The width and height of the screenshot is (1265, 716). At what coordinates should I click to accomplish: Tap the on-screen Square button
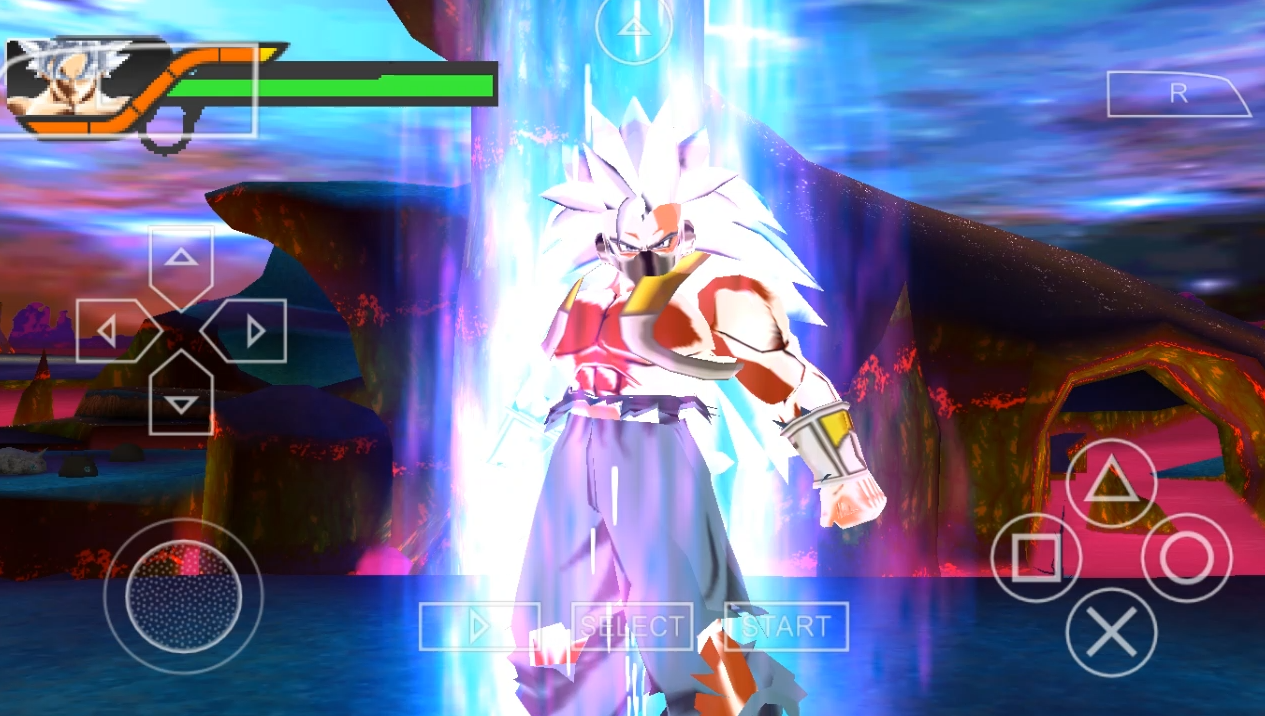click(x=1036, y=559)
